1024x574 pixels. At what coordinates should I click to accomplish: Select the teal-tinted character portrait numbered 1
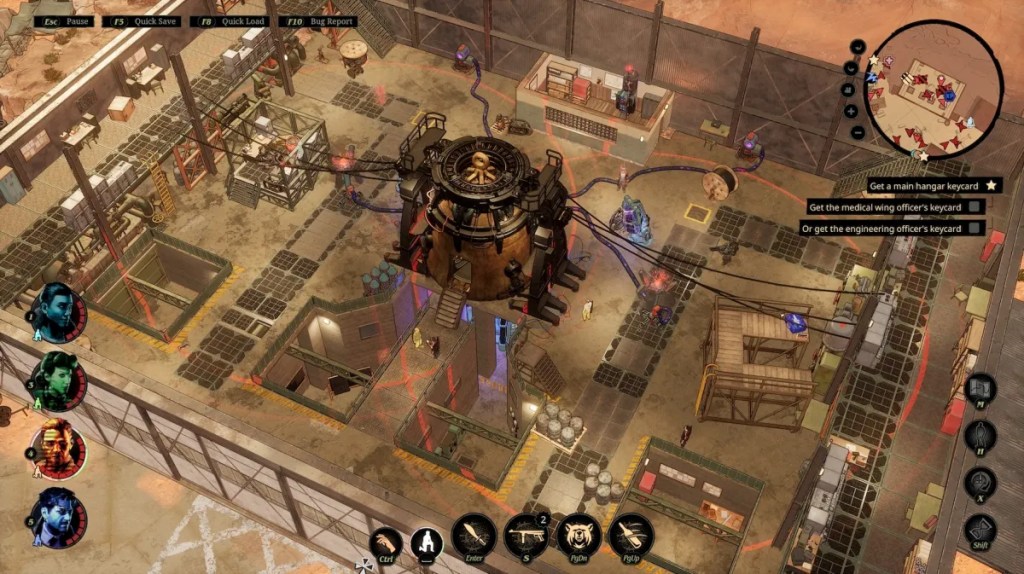(59, 312)
